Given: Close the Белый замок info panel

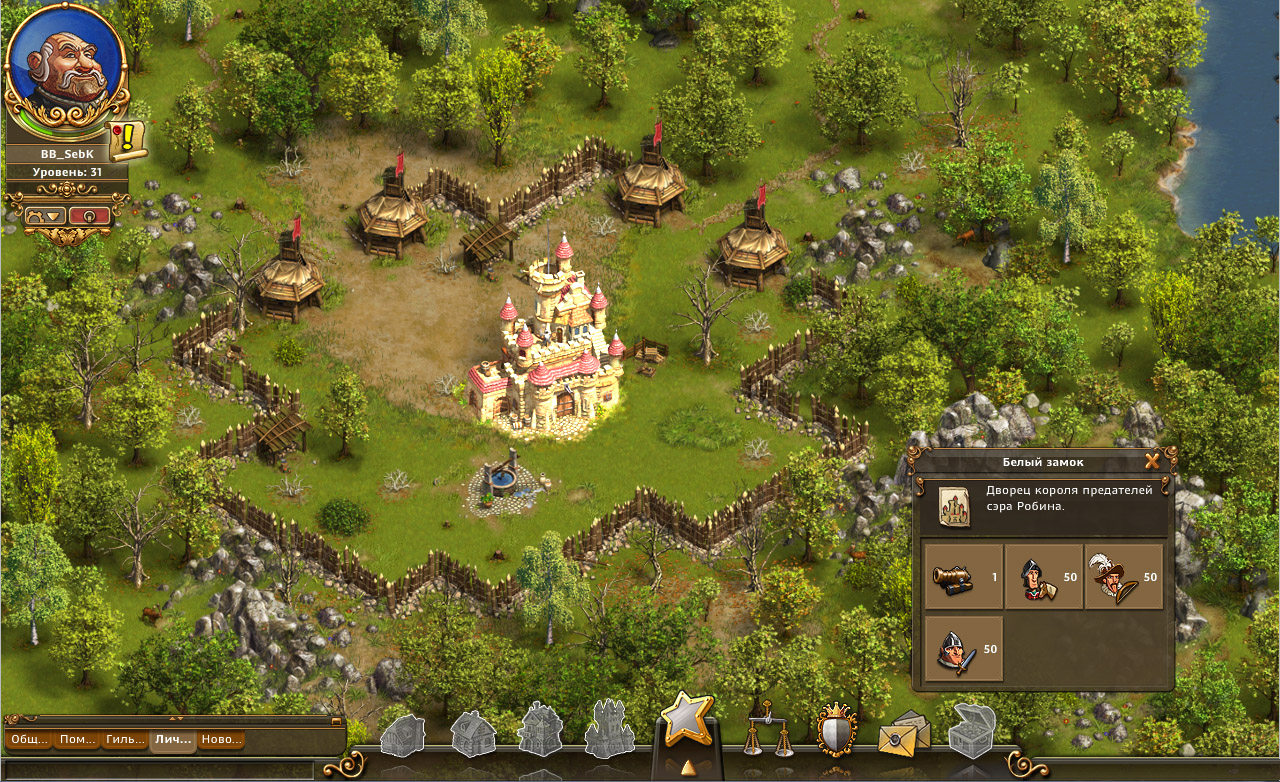Looking at the screenshot, I should pyautogui.click(x=1152, y=461).
